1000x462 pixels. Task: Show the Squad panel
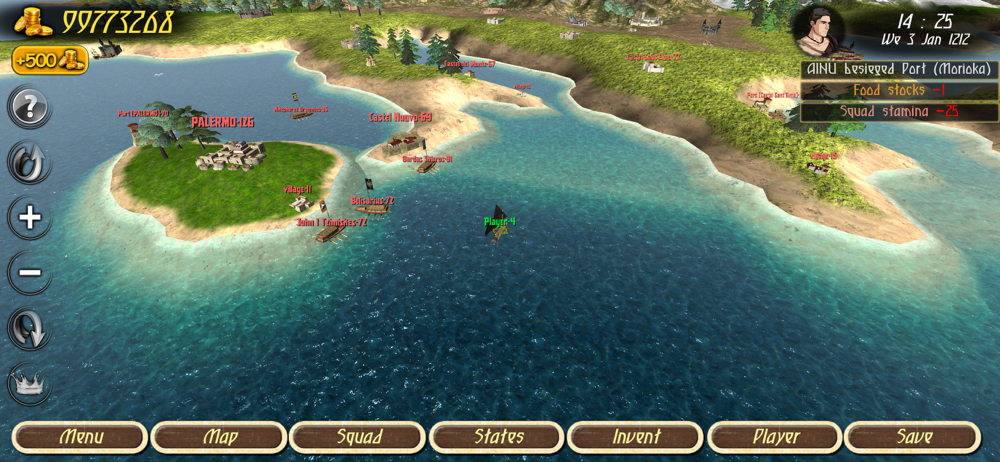pyautogui.click(x=358, y=437)
